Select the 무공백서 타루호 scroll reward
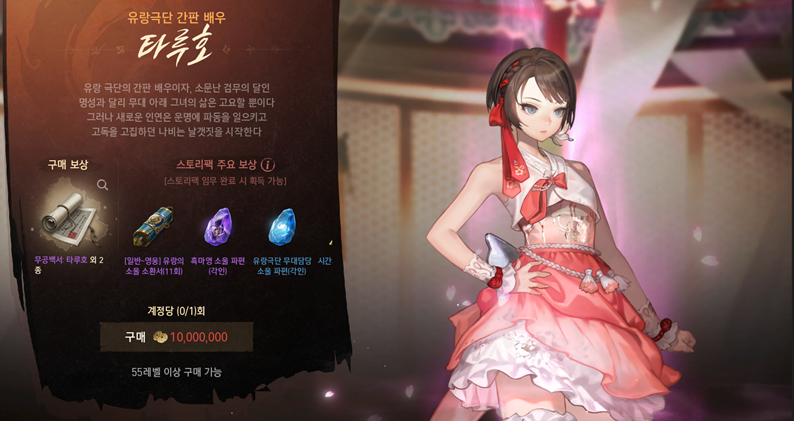 coord(69,216)
